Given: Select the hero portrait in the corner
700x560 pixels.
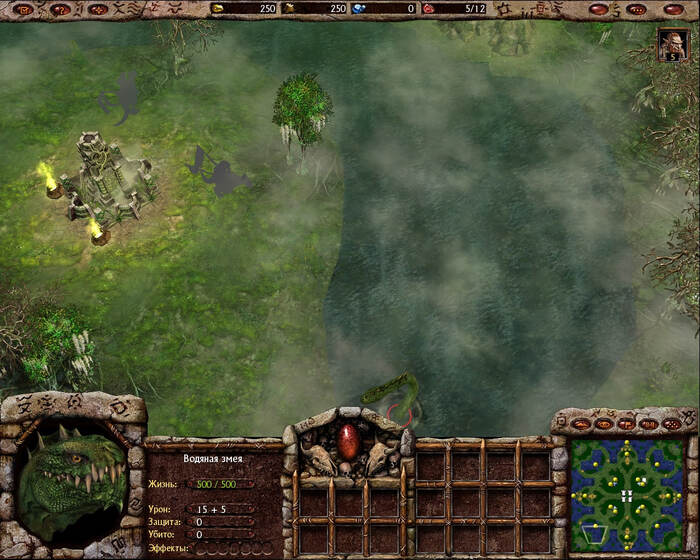Looking at the screenshot, I should (x=669, y=45).
